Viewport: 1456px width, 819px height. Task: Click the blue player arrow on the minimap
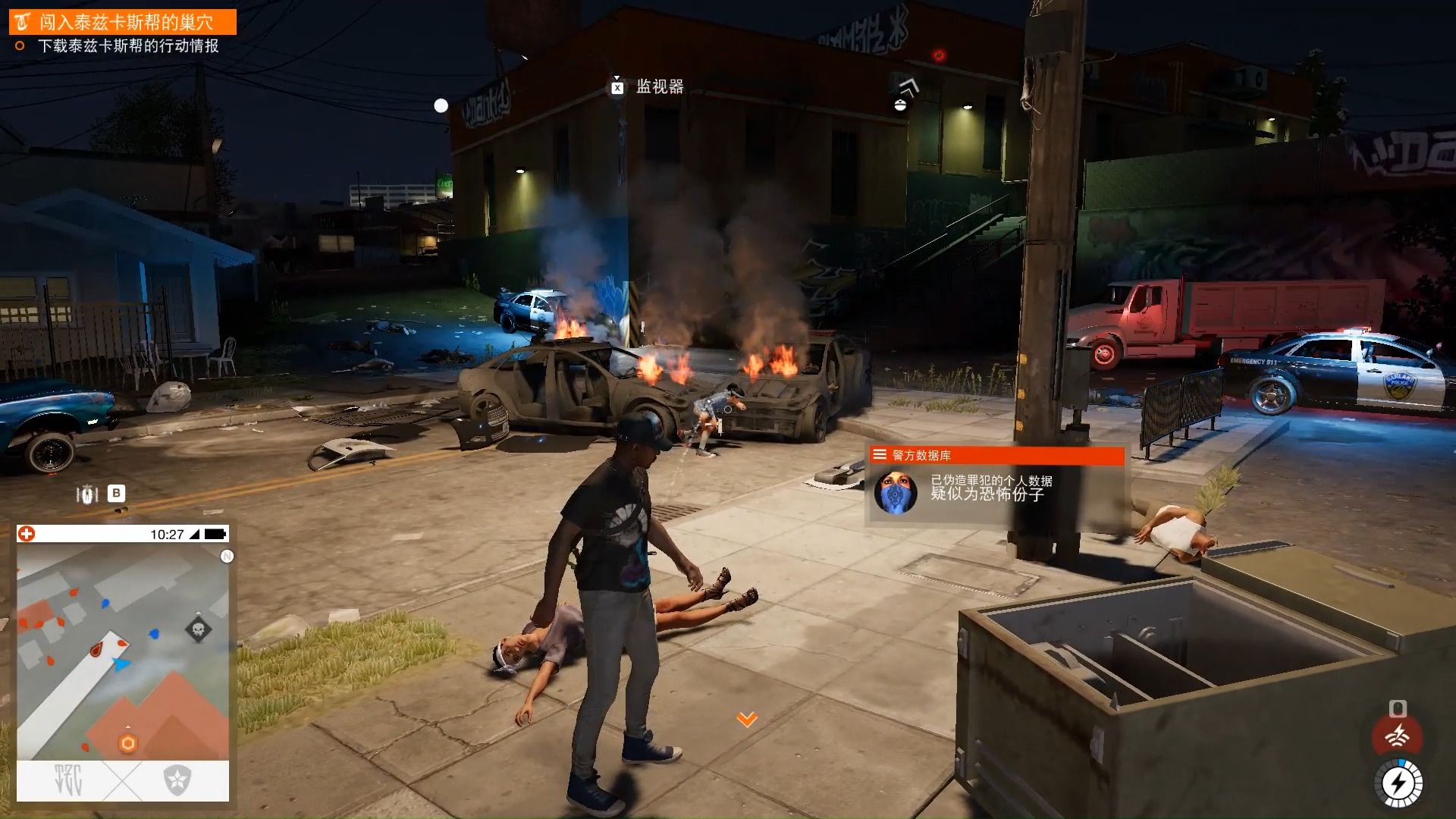121,664
